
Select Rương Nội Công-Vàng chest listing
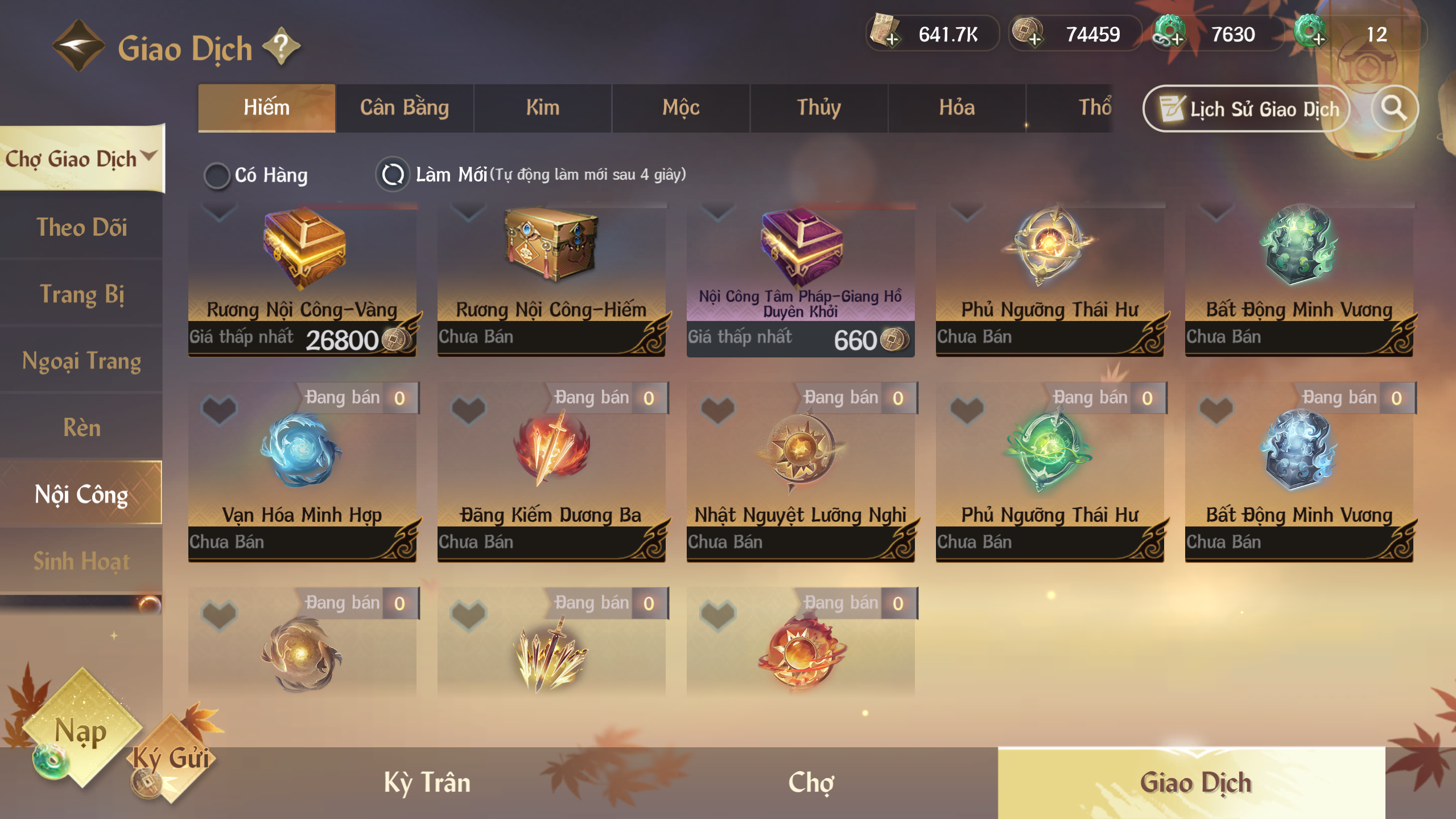[302, 279]
